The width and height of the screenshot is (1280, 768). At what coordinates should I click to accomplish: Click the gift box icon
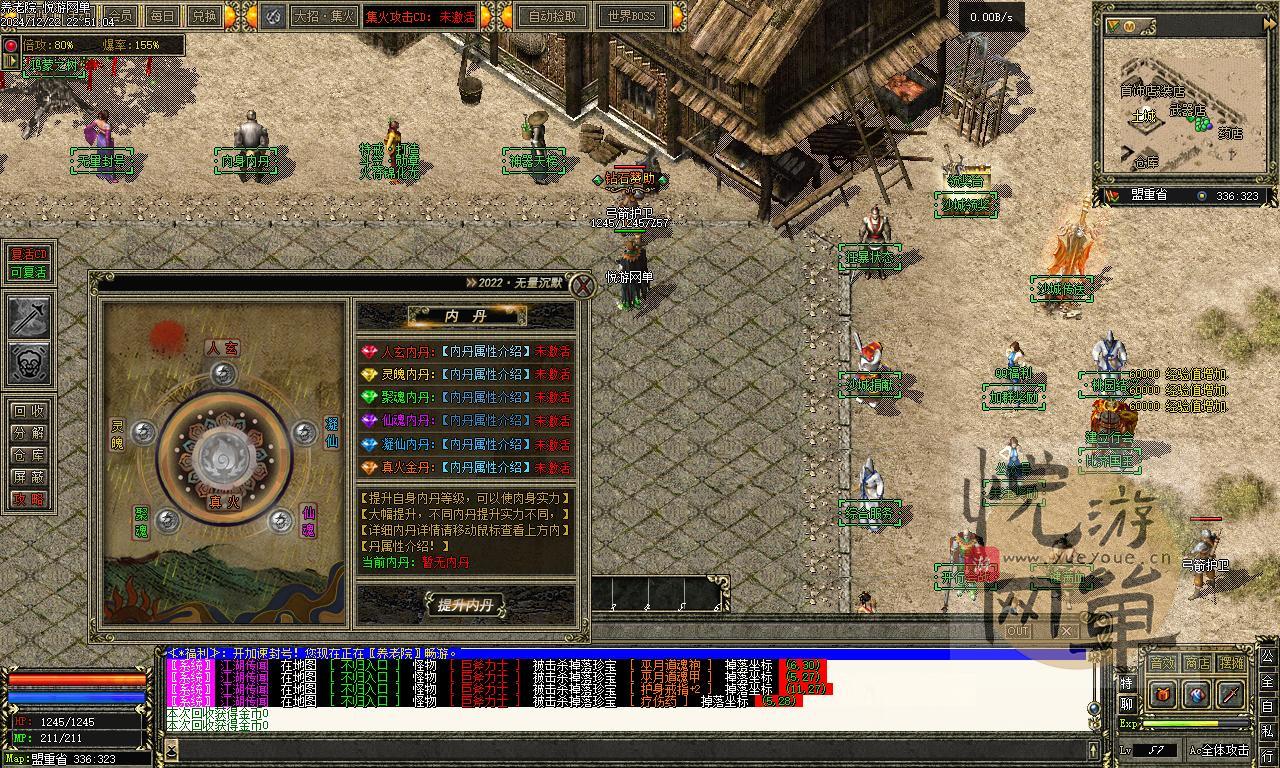point(1162,694)
